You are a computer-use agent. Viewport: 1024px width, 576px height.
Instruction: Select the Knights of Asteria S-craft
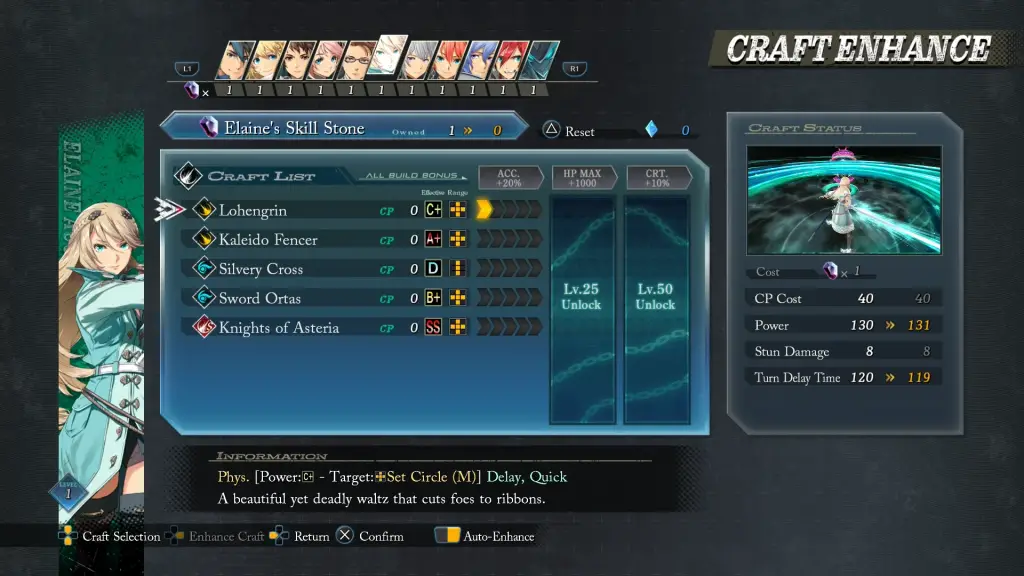pyautogui.click(x=278, y=328)
